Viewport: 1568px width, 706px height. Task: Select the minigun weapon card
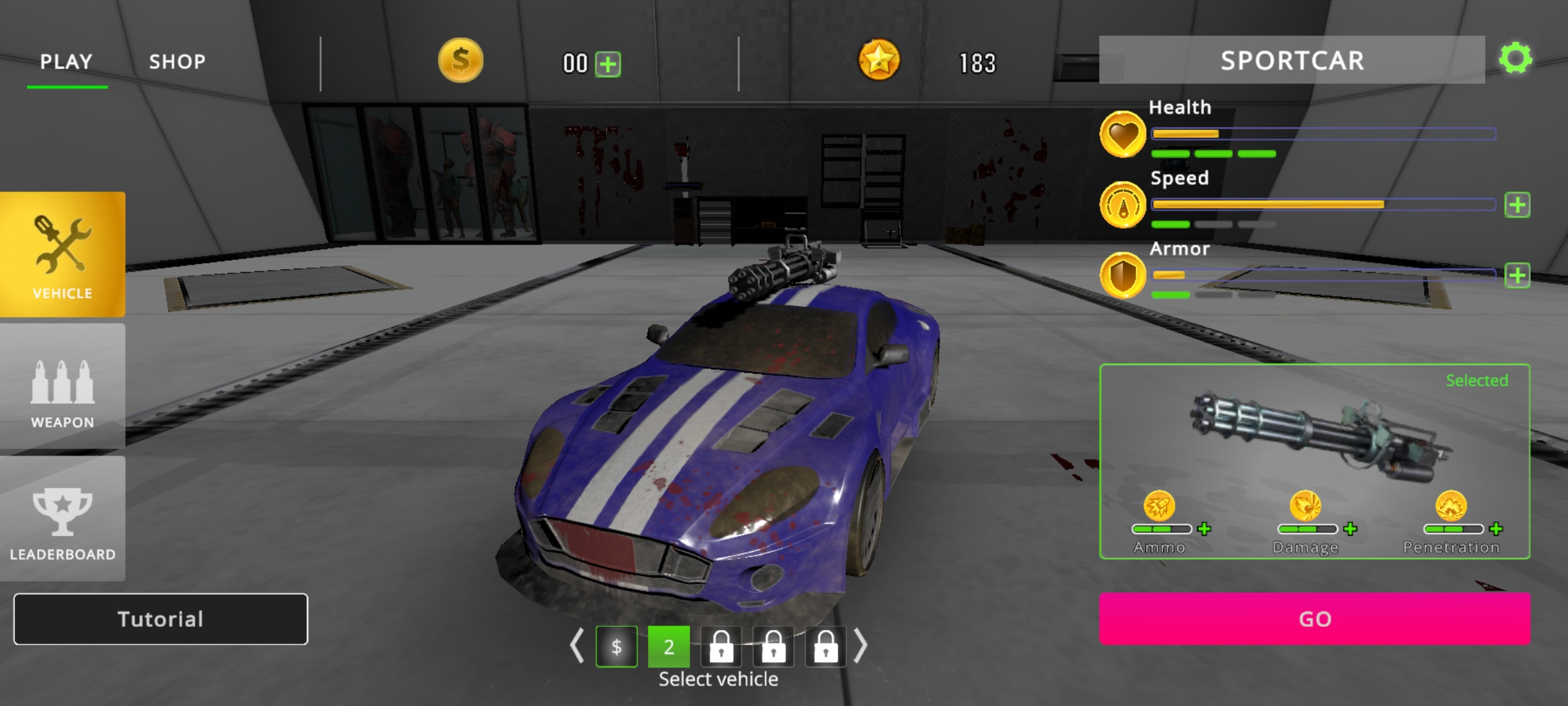(1315, 438)
